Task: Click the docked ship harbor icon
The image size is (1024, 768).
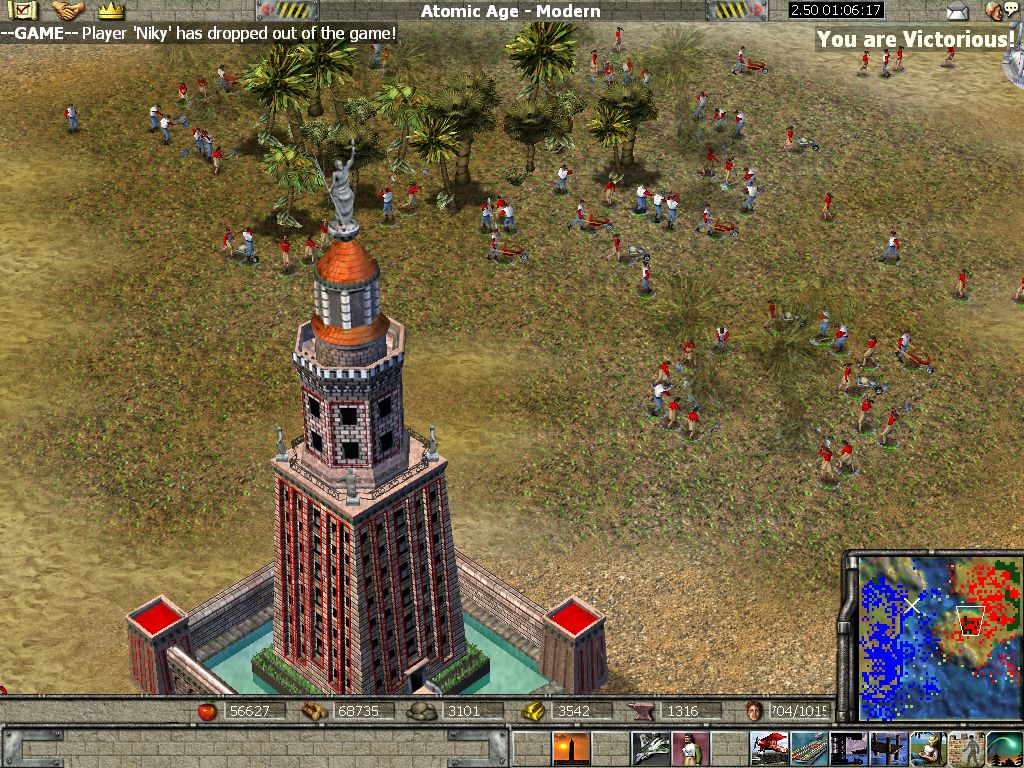Action: 849,748
